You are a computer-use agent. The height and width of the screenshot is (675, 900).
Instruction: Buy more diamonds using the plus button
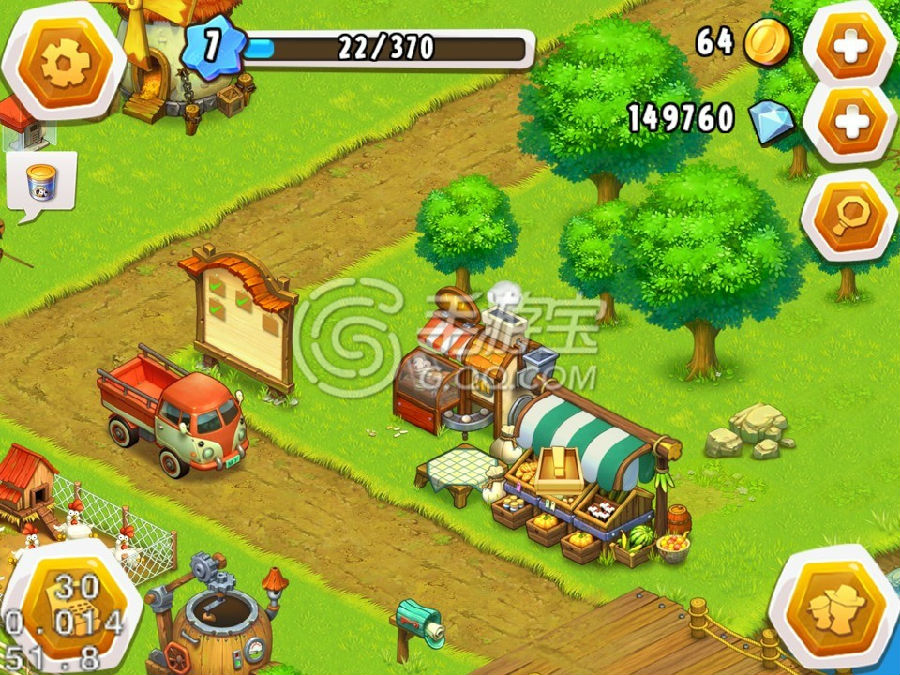click(x=851, y=121)
